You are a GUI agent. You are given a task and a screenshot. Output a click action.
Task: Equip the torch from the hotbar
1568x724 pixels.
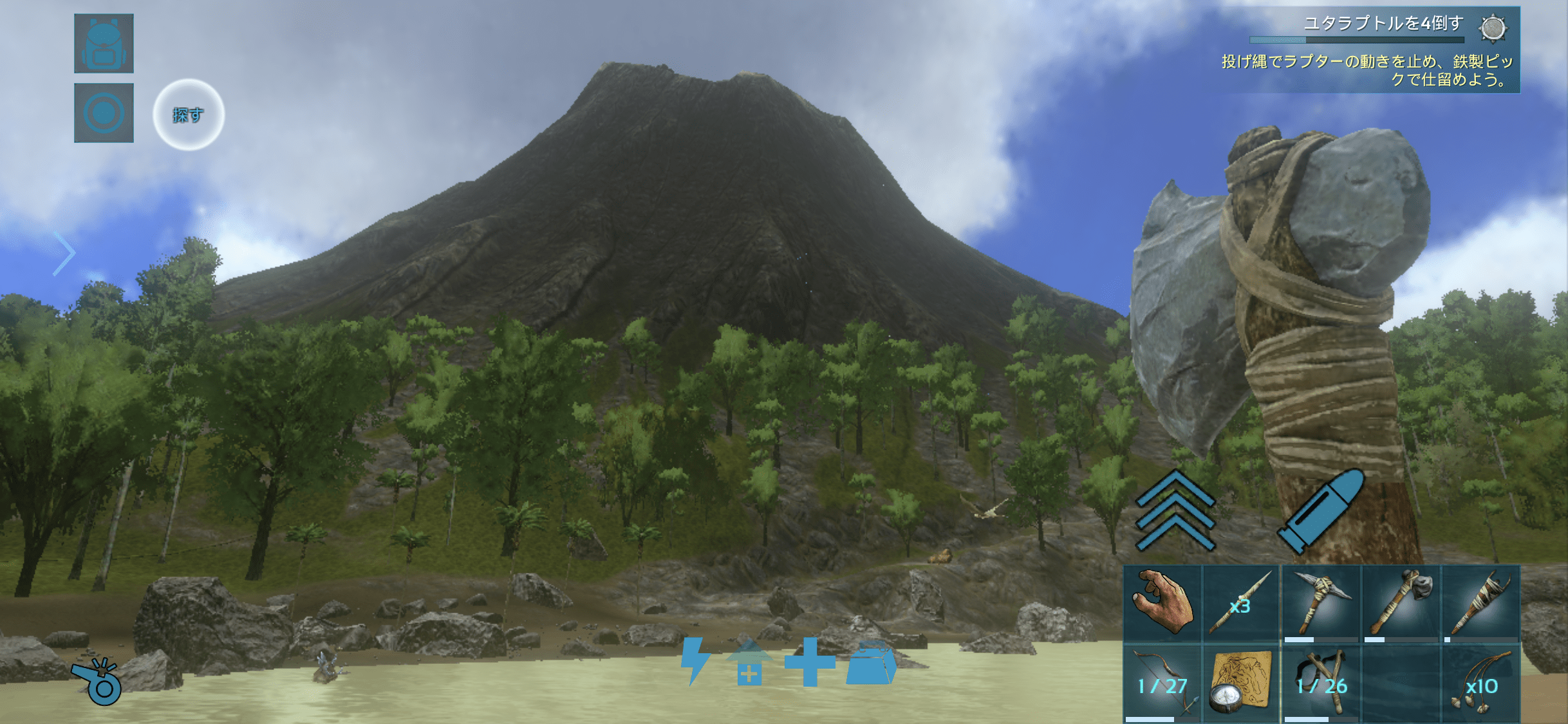coord(1480,604)
